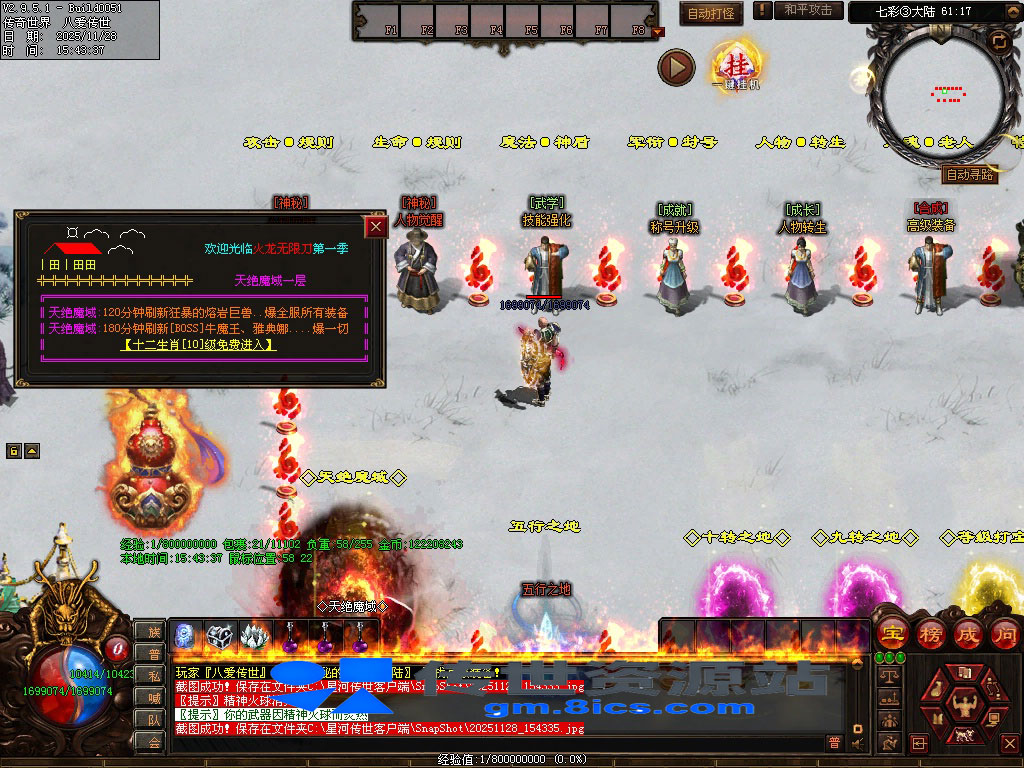Open the 榜 ranking menu
This screenshot has width=1024, height=768.
[x=930, y=633]
